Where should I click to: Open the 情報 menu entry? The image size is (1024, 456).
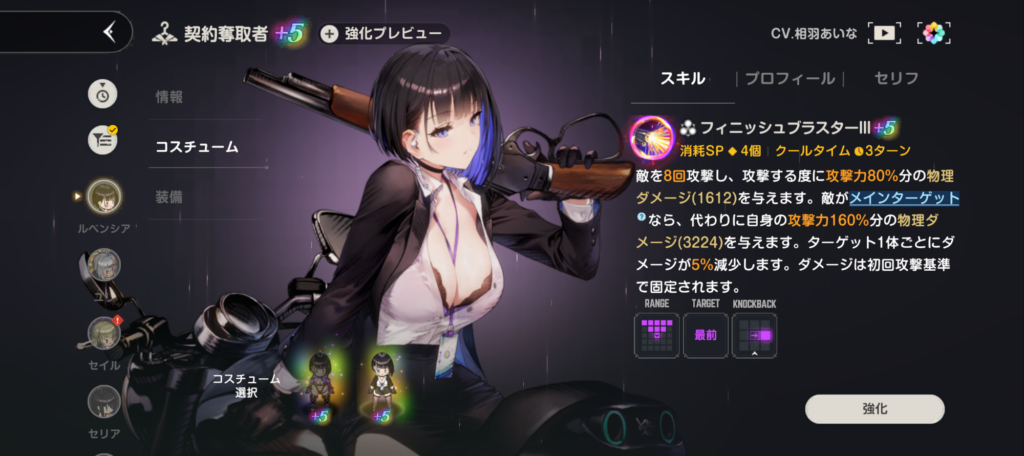click(169, 97)
